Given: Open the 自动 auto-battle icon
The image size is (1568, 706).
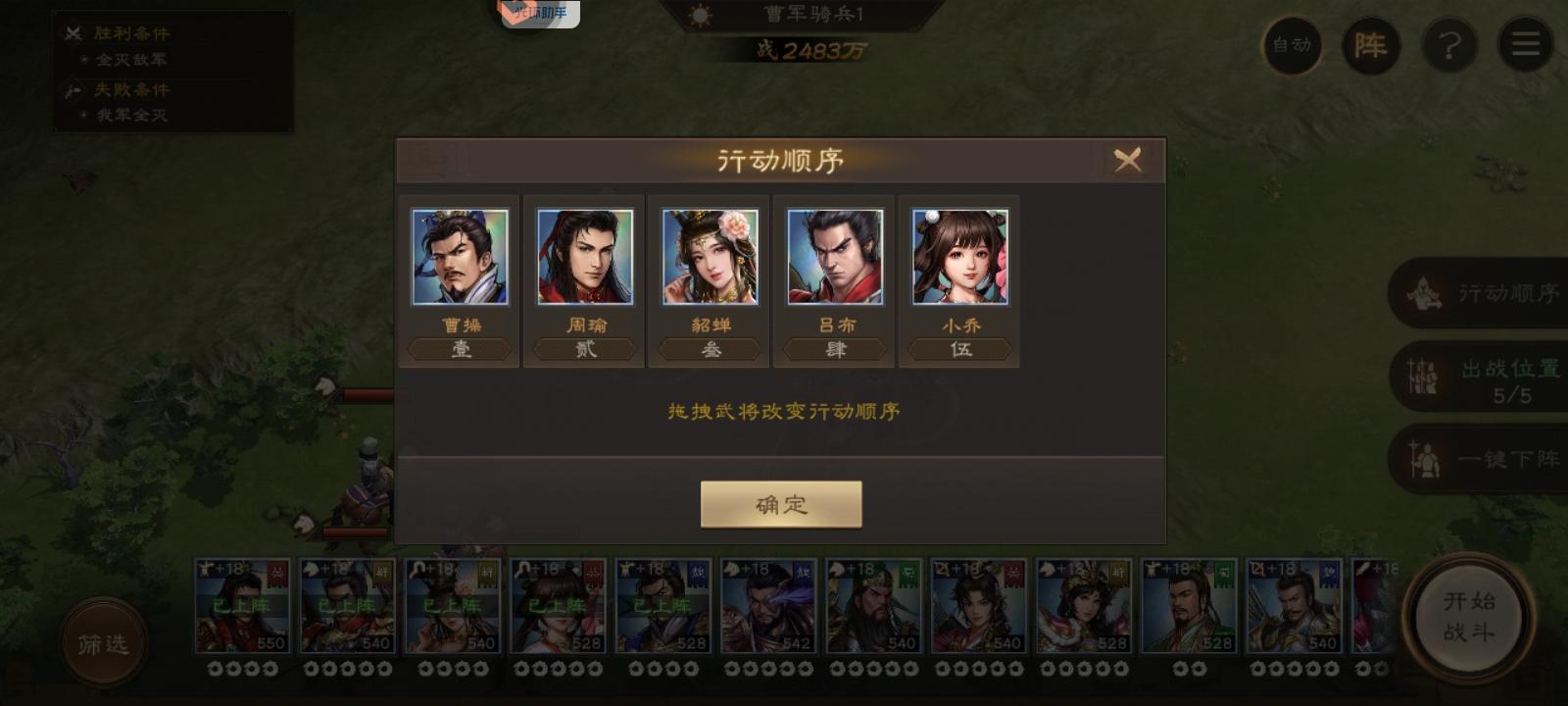Looking at the screenshot, I should point(1292,45).
